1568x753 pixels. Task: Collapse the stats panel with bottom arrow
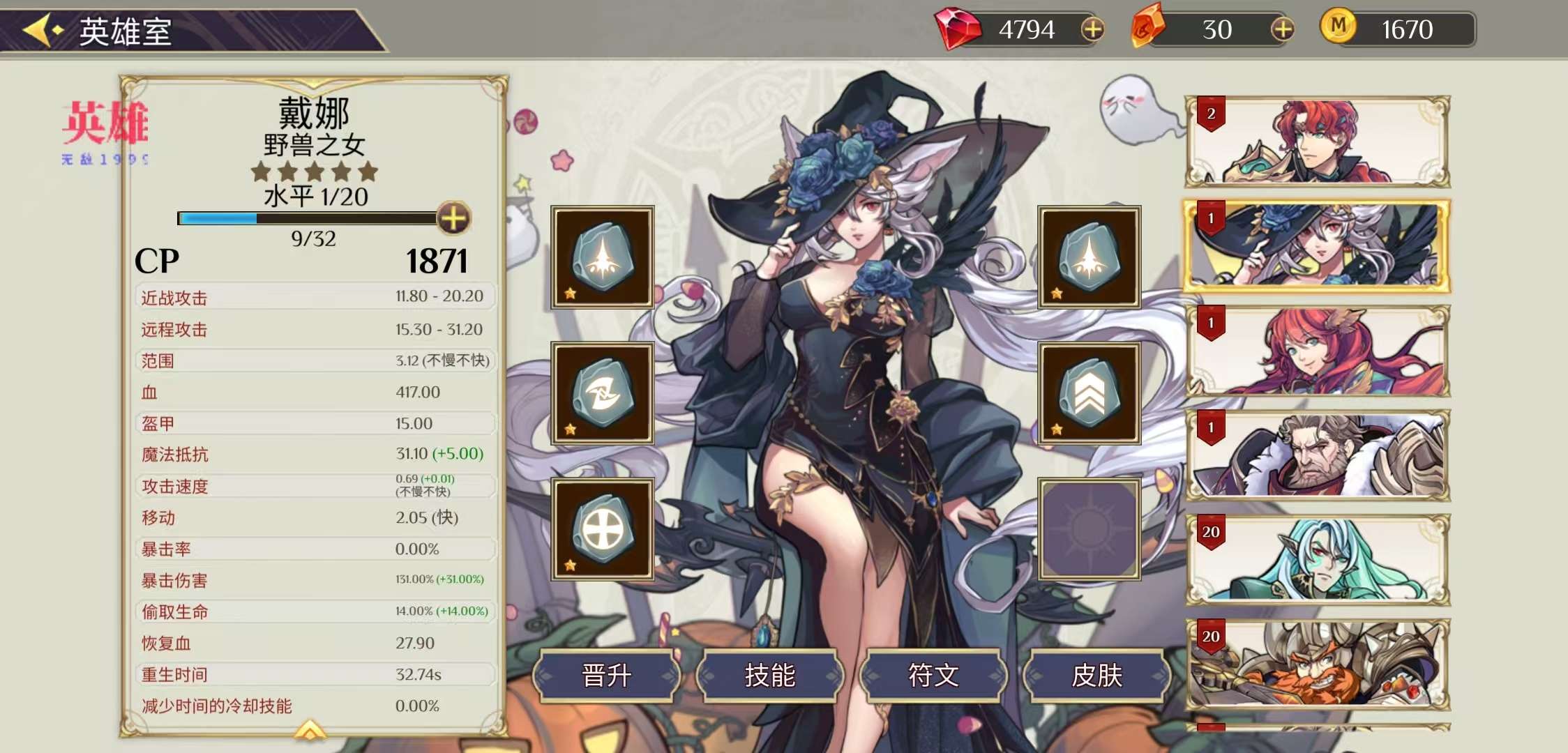(310, 730)
